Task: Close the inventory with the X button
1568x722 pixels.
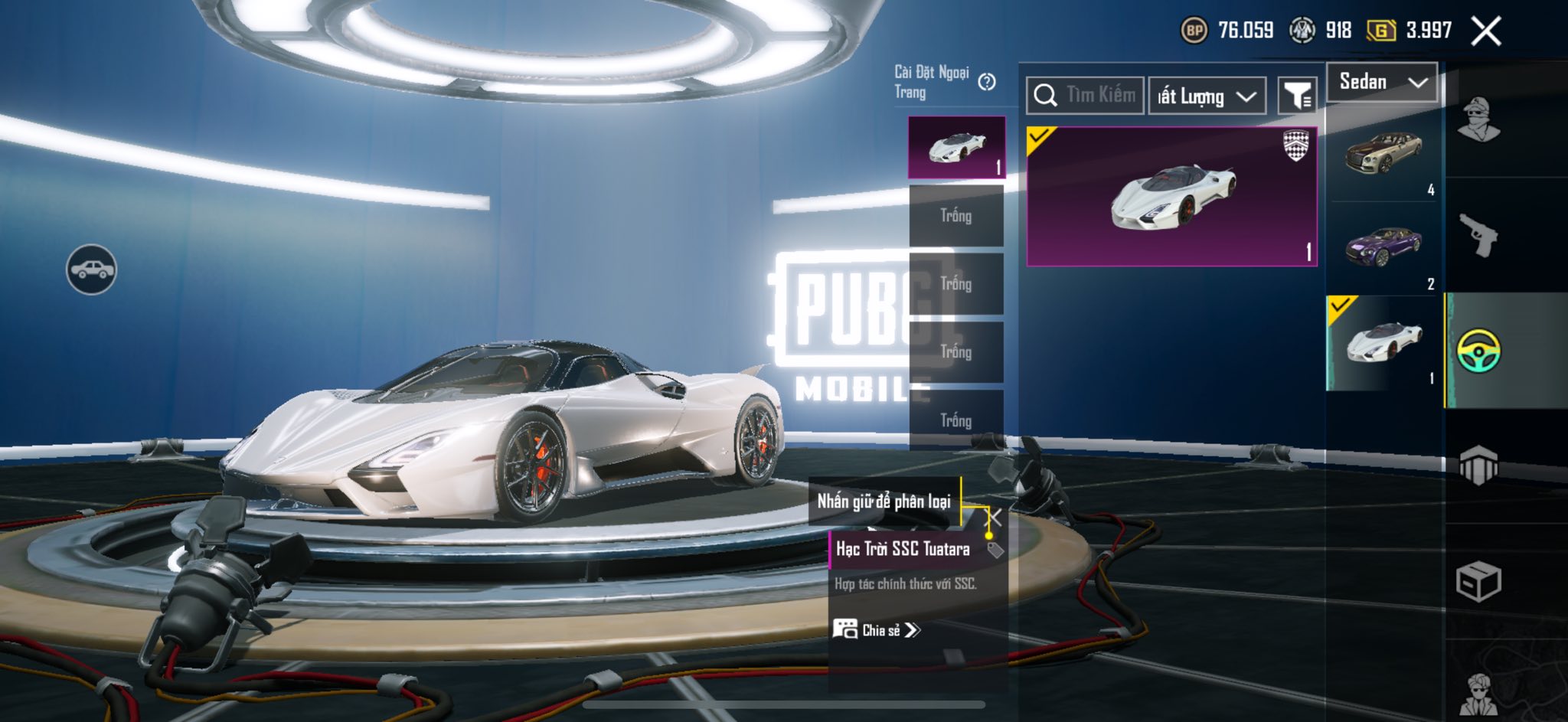Action: [x=1485, y=31]
